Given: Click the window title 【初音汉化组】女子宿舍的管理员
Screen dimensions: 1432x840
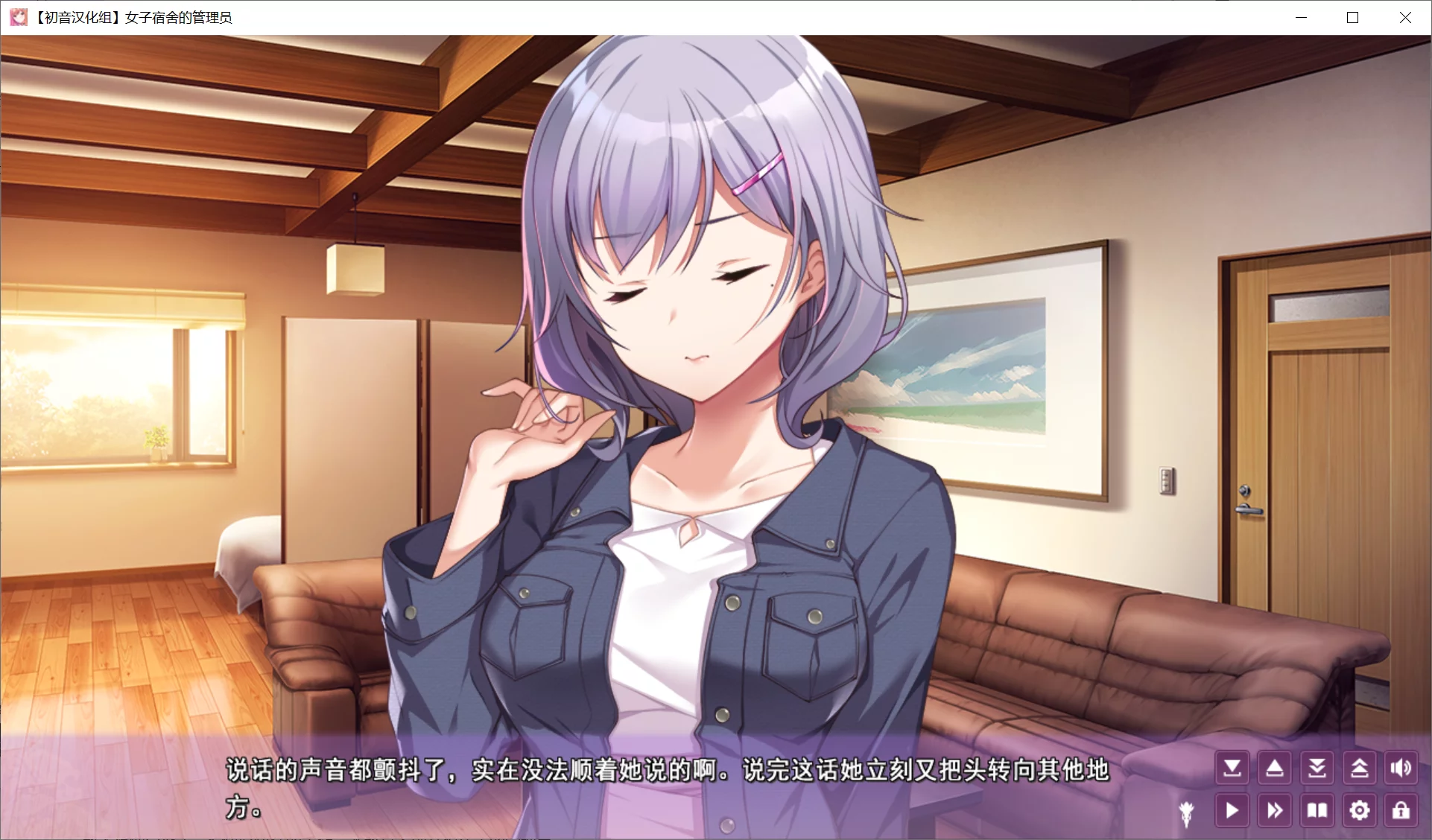Looking at the screenshot, I should [x=133, y=17].
